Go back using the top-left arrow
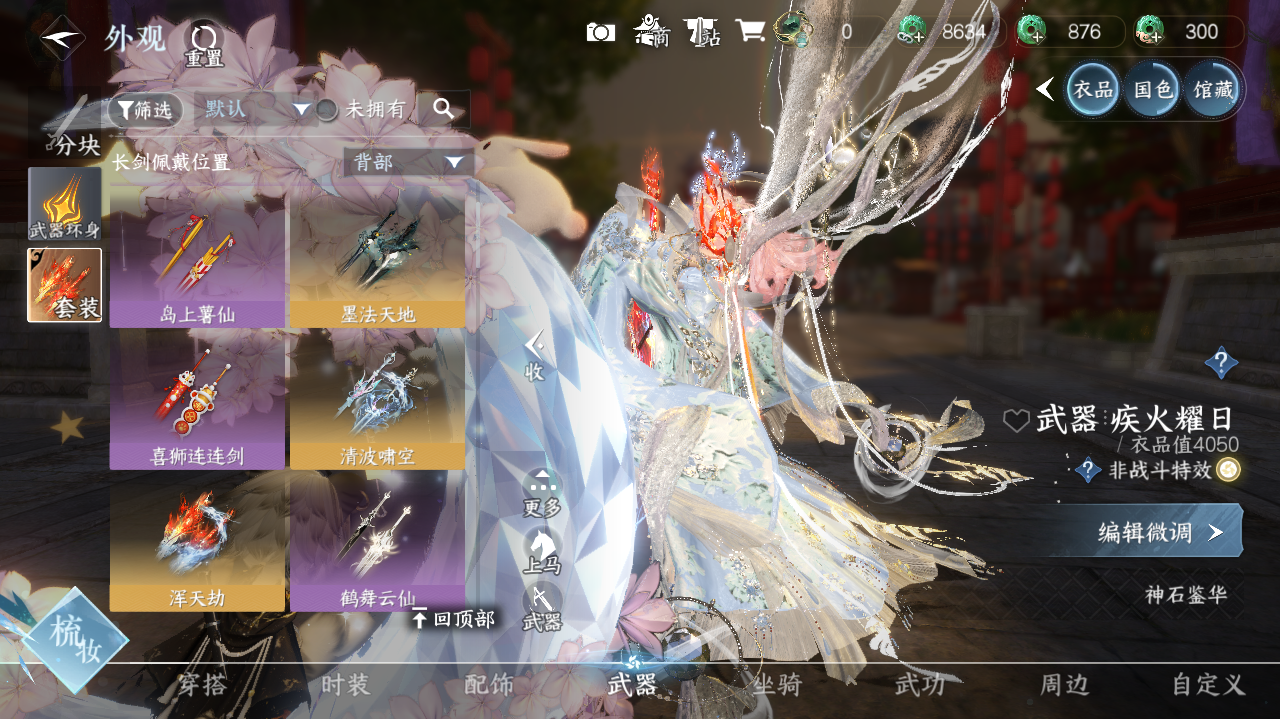Viewport: 1280px width, 719px height. [x=62, y=38]
